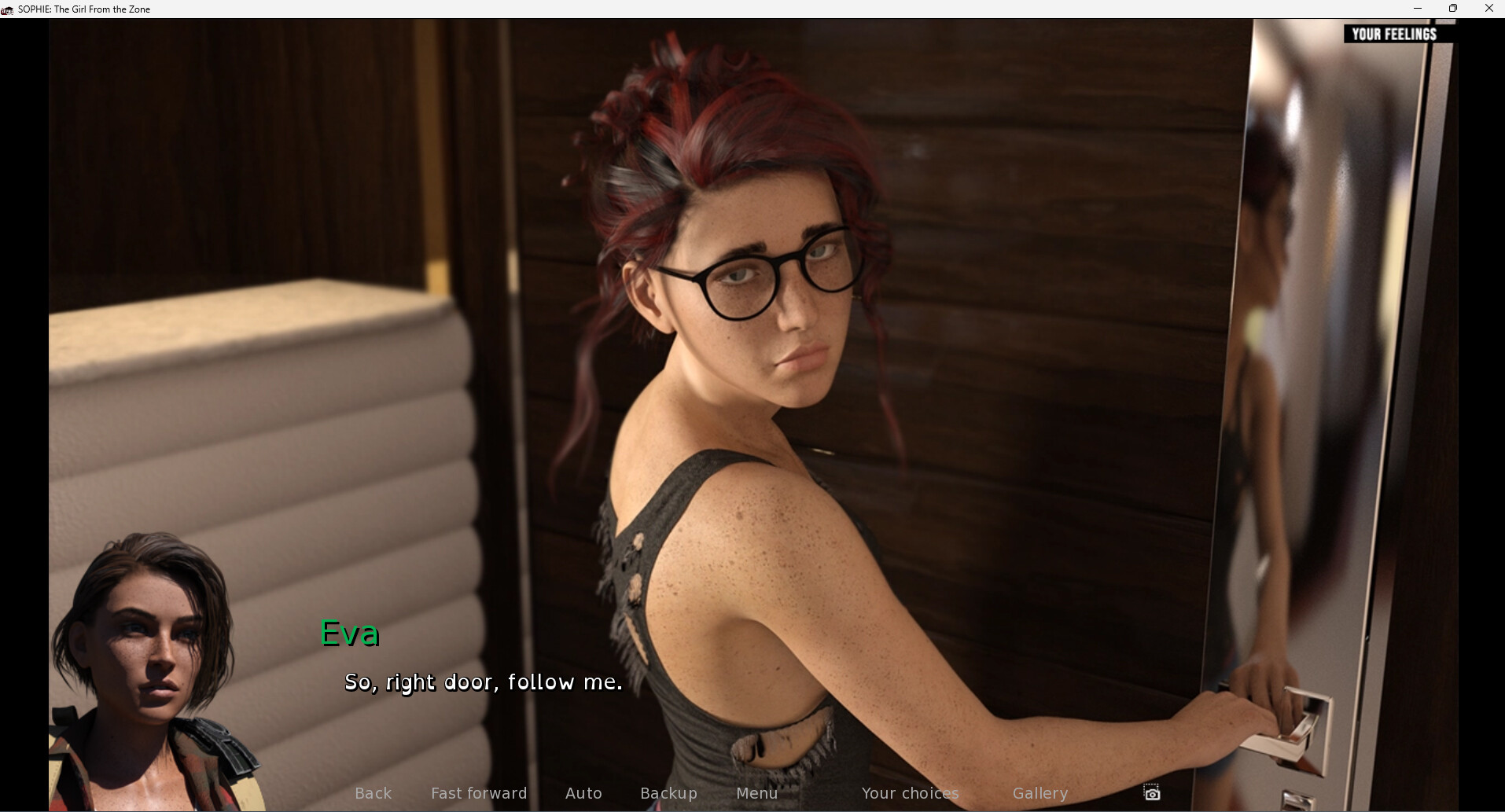Image resolution: width=1505 pixels, height=812 pixels.
Task: Restore the window to windowed size
Action: click(x=1453, y=9)
